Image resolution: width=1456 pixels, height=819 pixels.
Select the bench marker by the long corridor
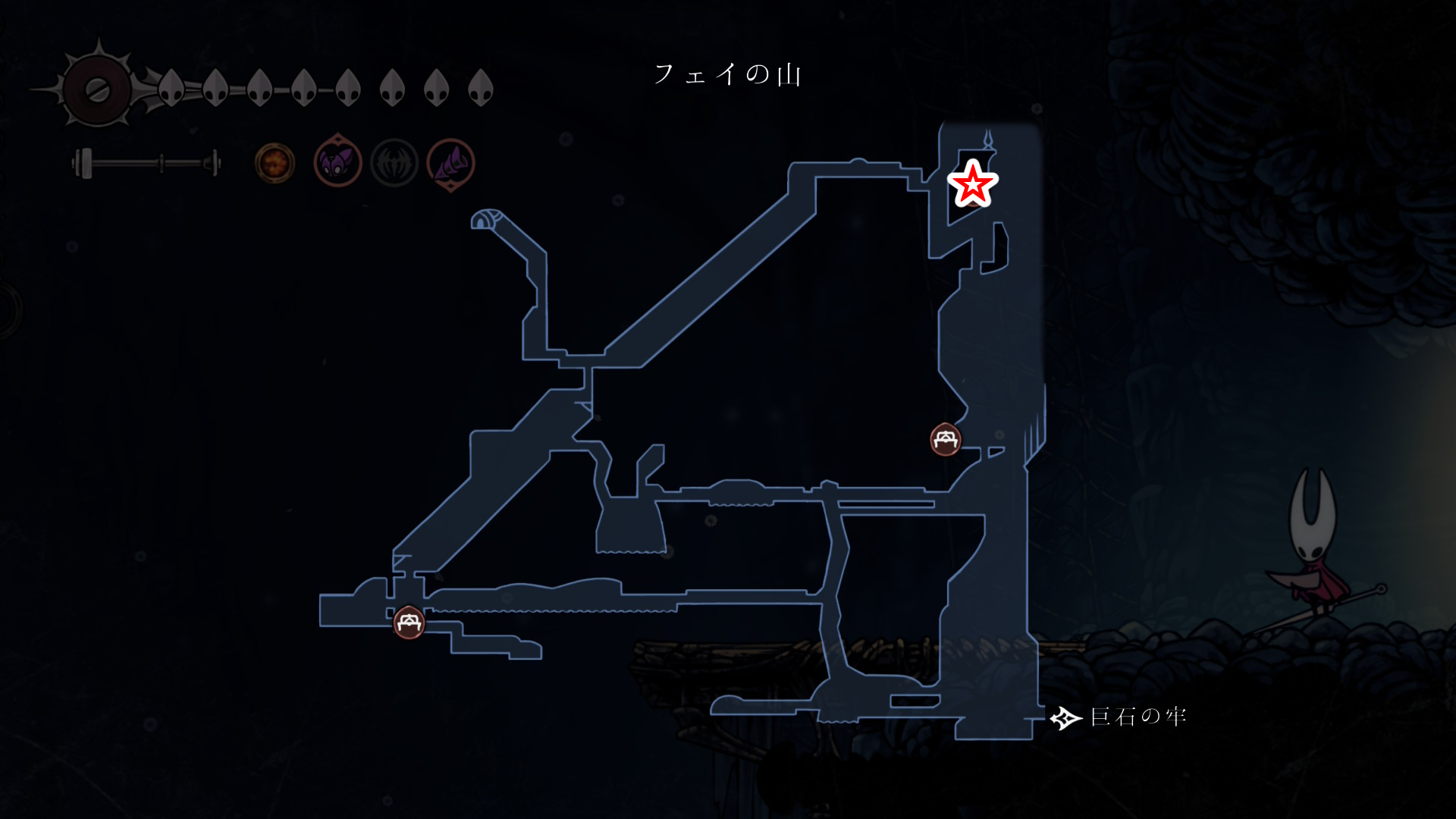[x=409, y=623]
